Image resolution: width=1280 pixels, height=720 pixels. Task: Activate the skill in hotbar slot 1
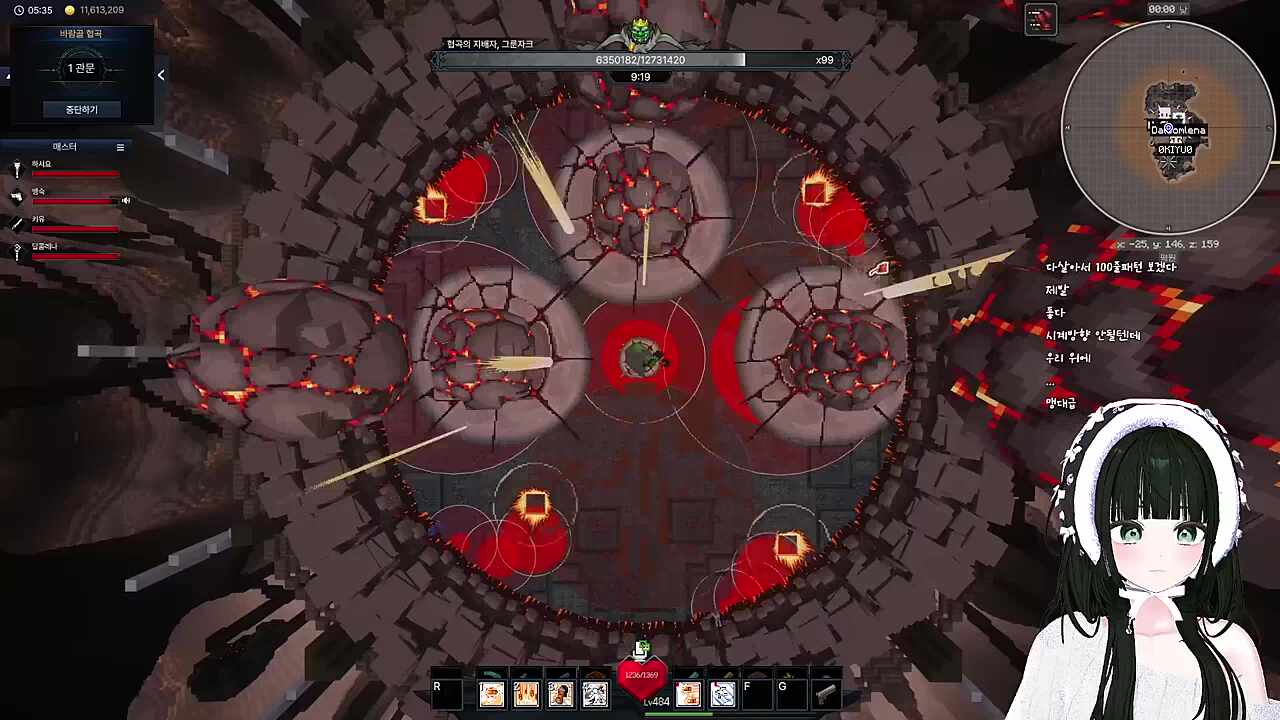(491, 693)
